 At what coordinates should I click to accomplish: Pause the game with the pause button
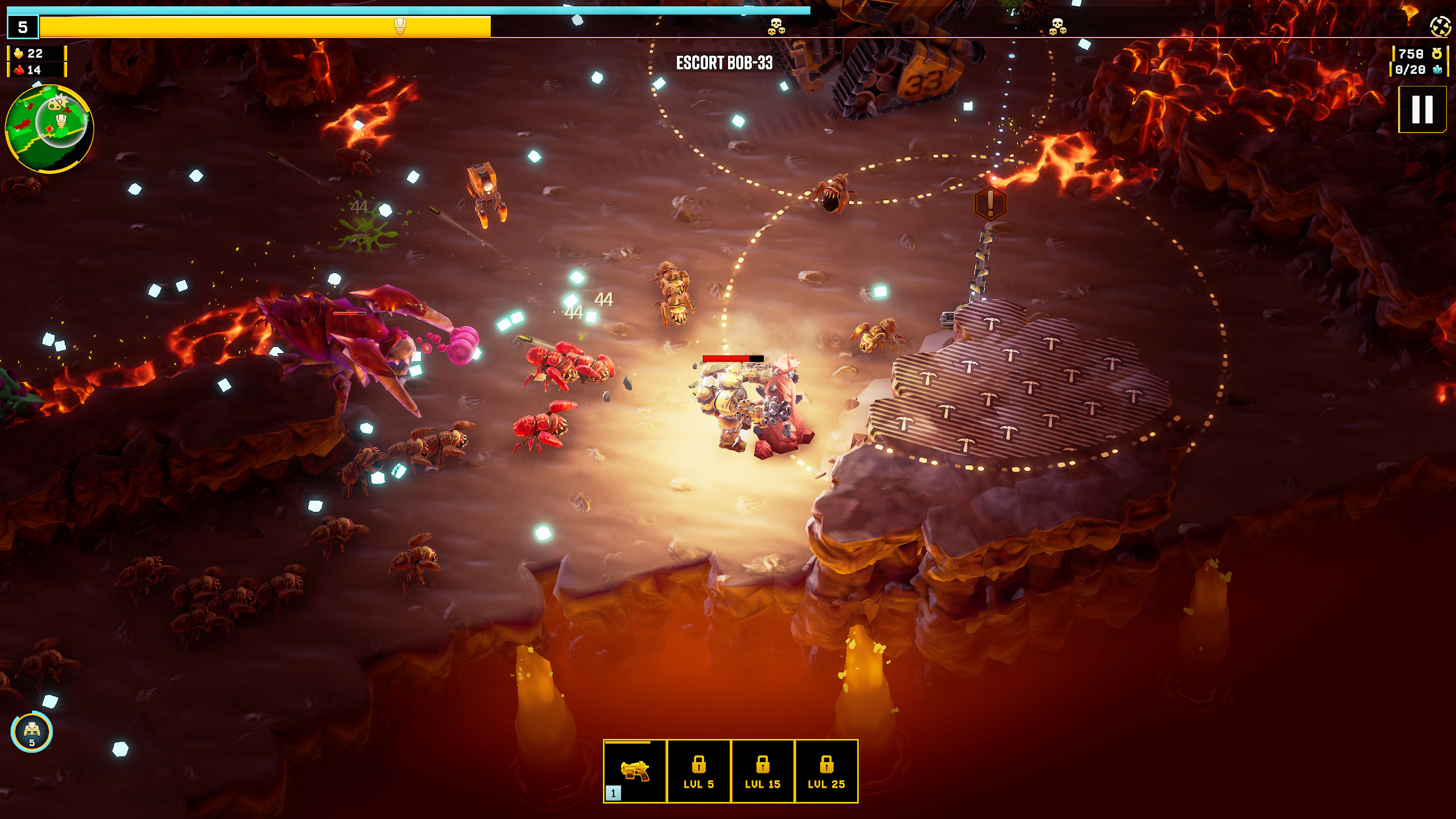1422,109
